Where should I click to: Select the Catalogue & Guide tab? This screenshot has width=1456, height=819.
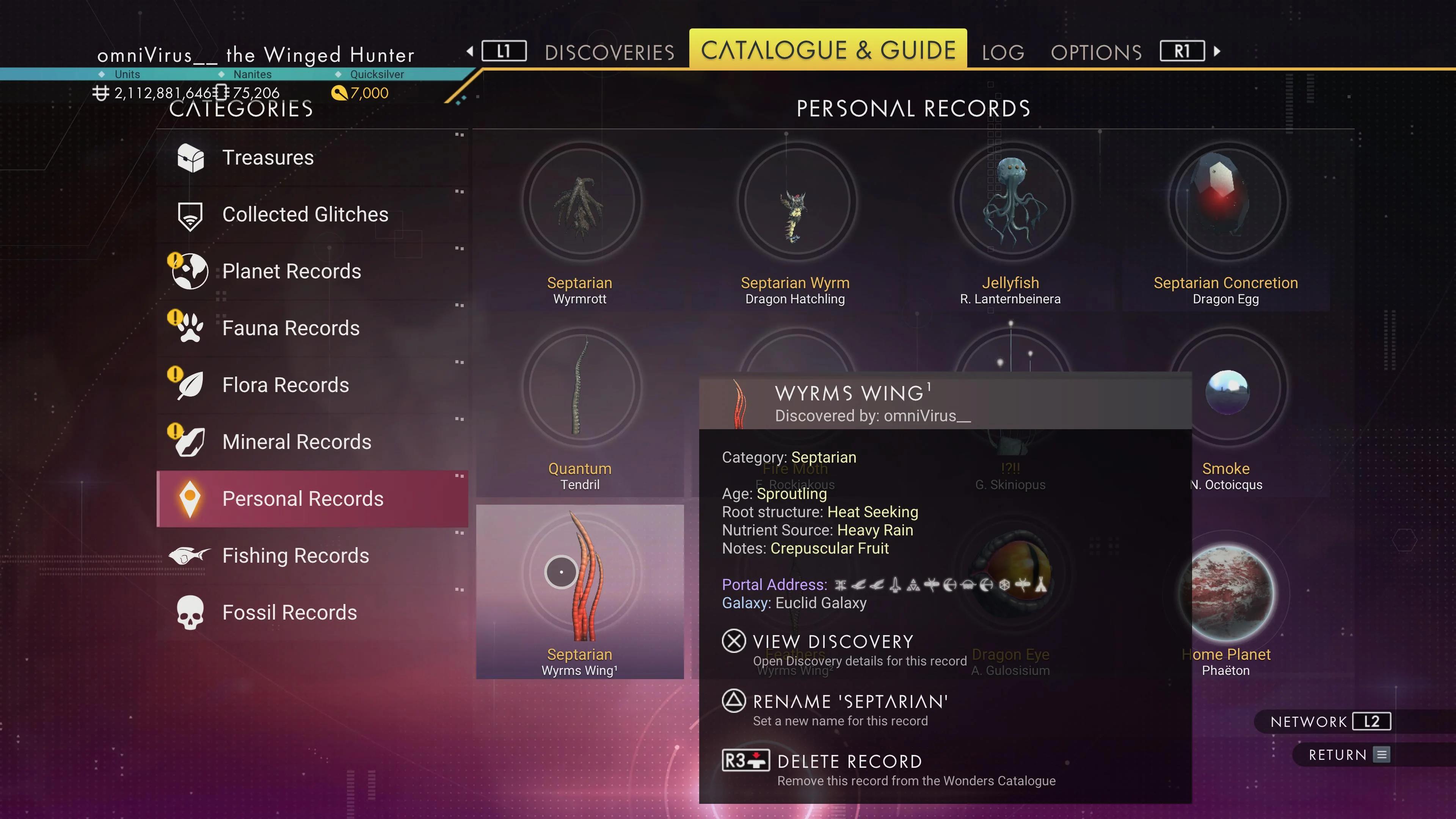pos(828,50)
